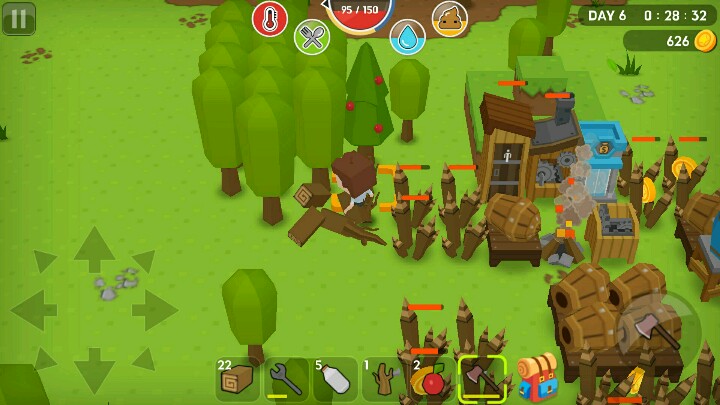Tap the left arrow on the d-pad
The height and width of the screenshot is (405, 720).
34,309
